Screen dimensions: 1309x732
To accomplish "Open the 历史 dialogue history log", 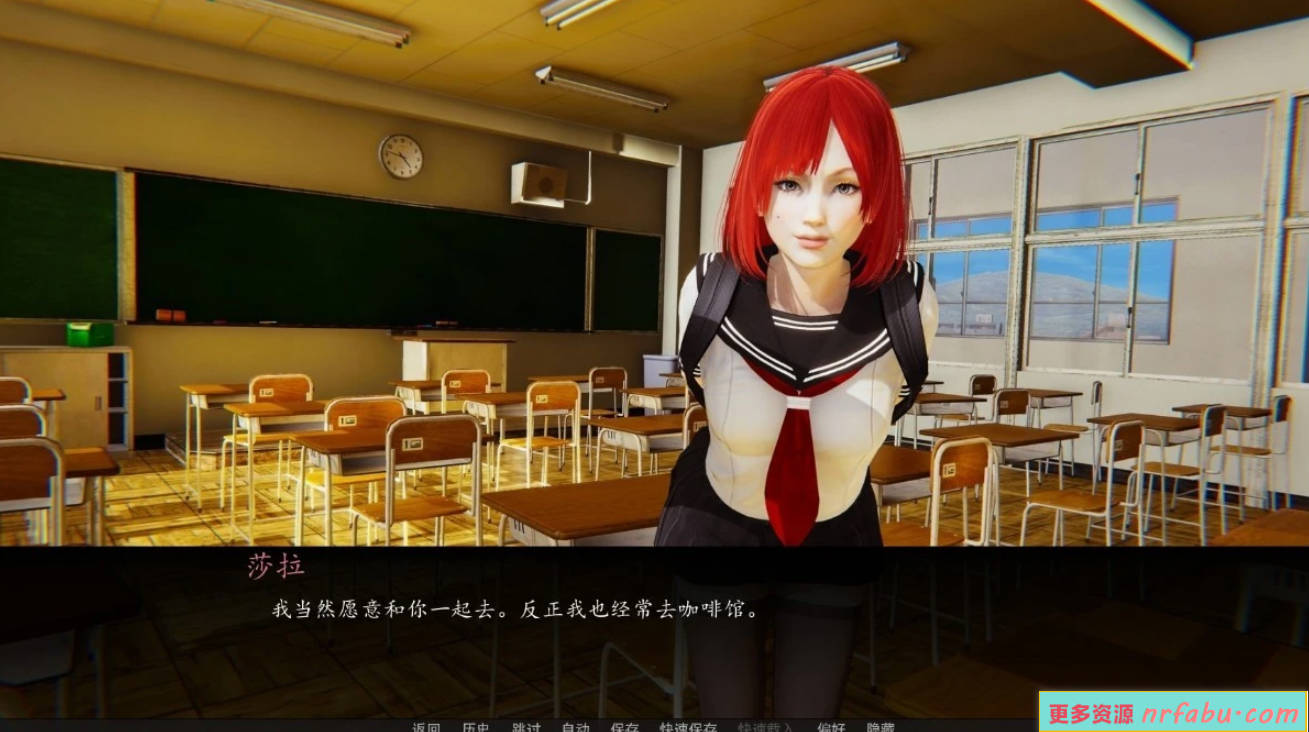I will click(x=479, y=728).
